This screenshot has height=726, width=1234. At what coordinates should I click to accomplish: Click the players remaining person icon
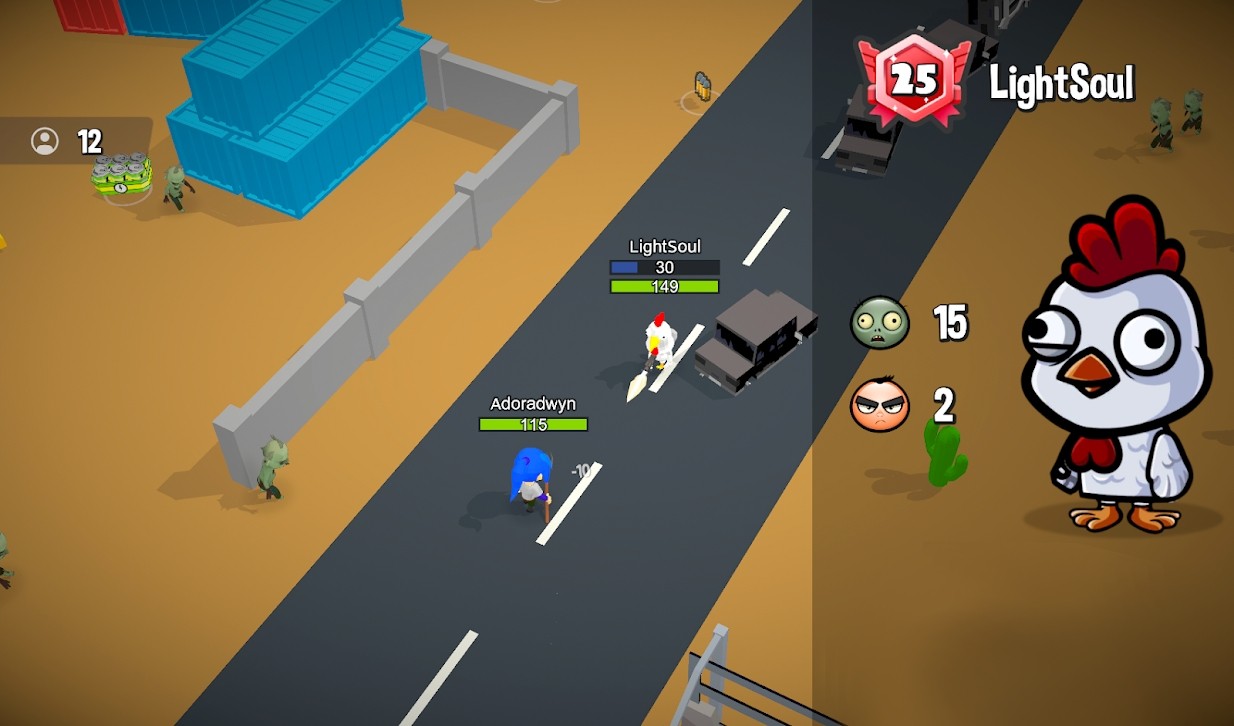pos(45,141)
